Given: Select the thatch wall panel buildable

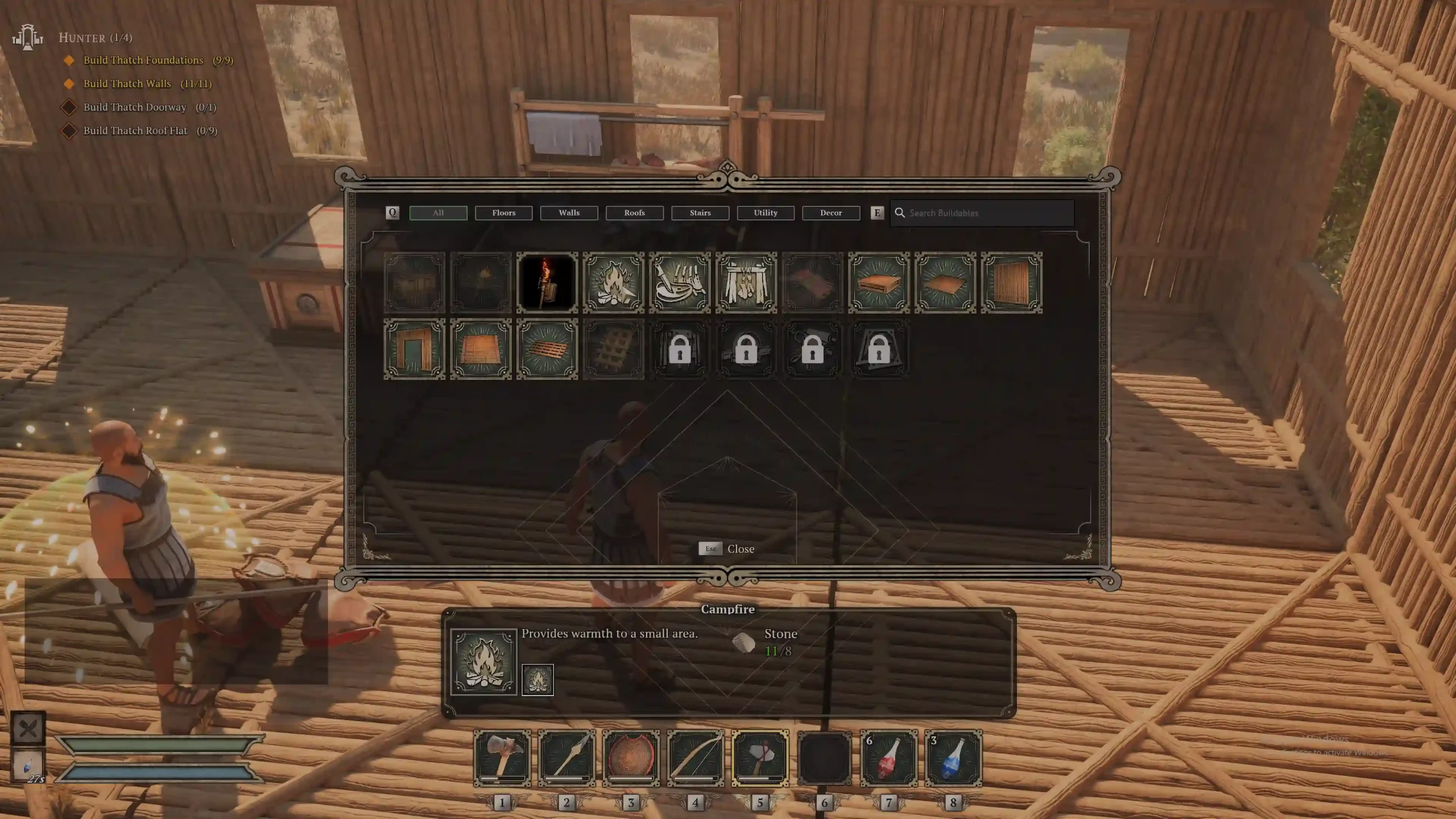Looking at the screenshot, I should coord(1011,283).
